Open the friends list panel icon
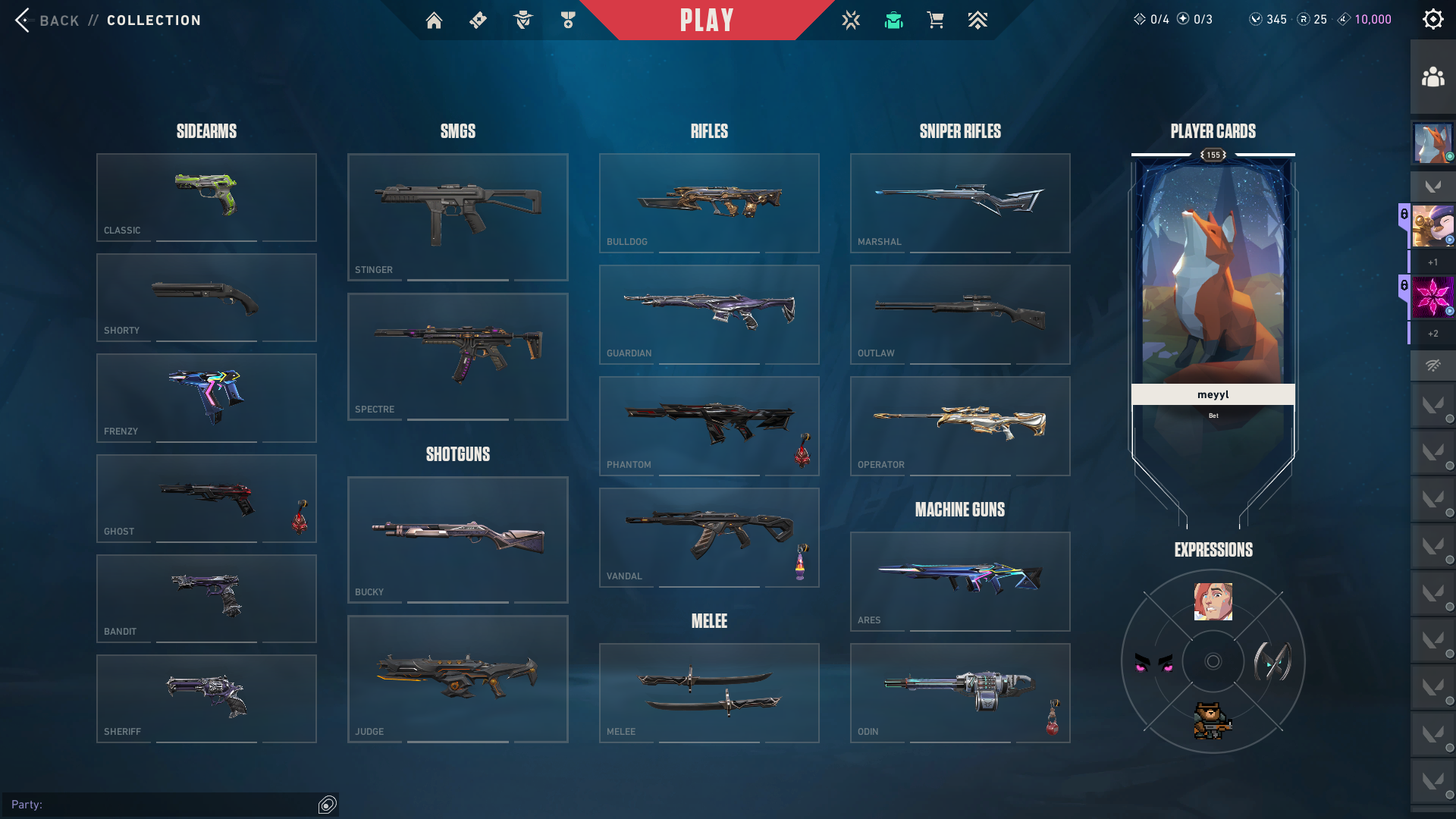 (x=1432, y=77)
